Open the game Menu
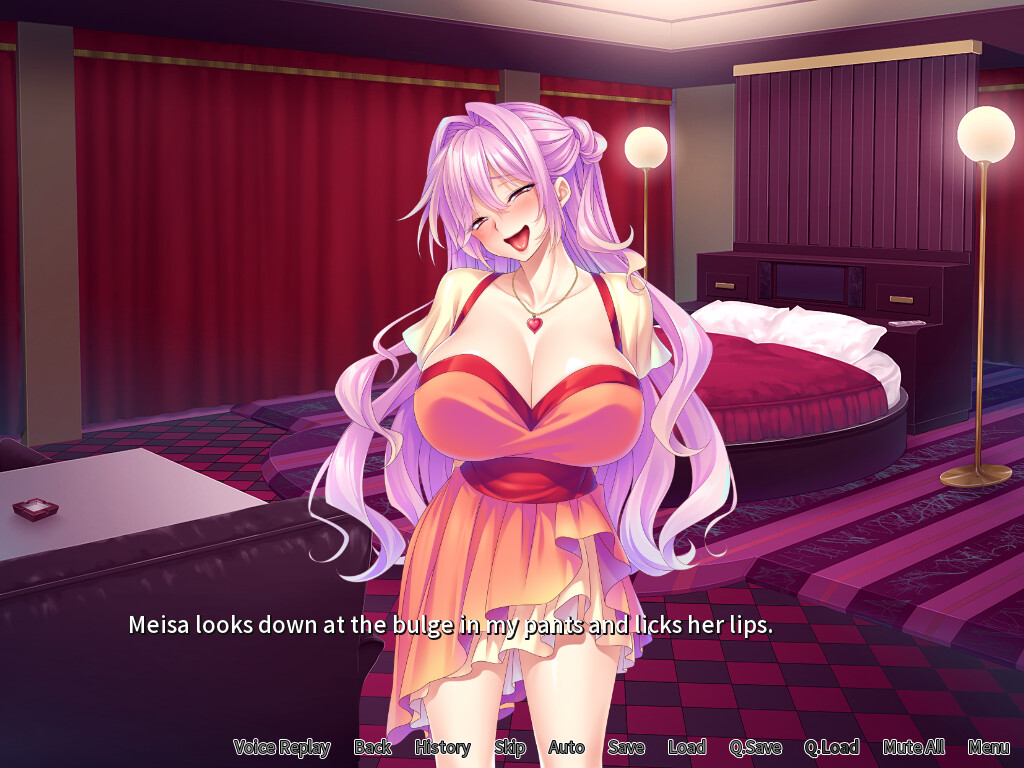The width and height of the screenshot is (1024, 768). click(x=988, y=747)
